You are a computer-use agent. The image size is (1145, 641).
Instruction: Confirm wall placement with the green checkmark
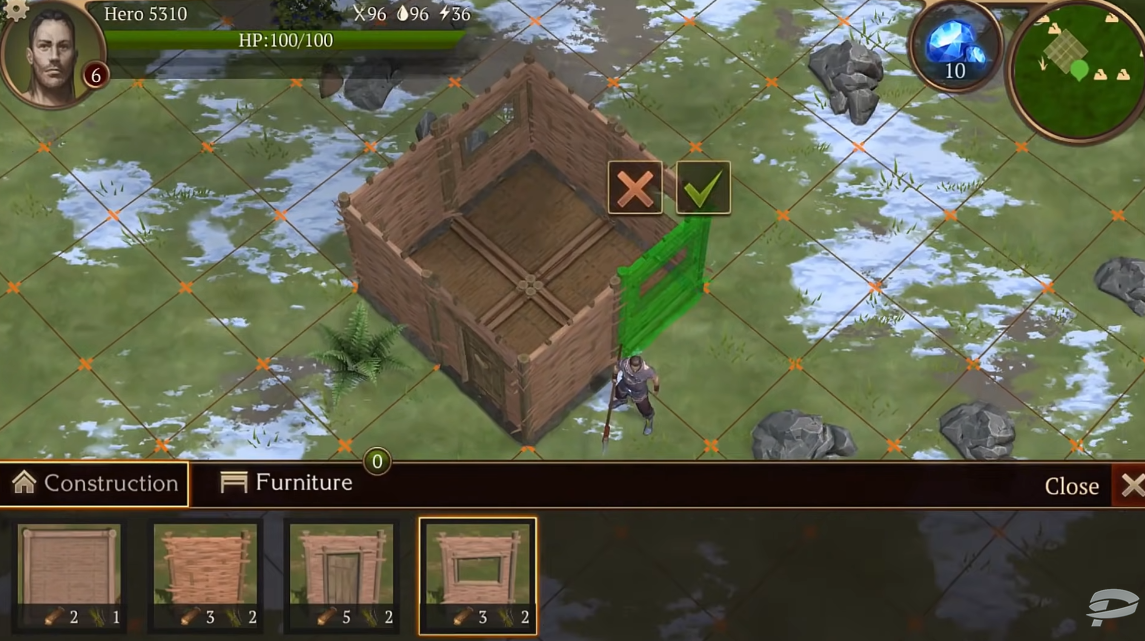click(703, 188)
